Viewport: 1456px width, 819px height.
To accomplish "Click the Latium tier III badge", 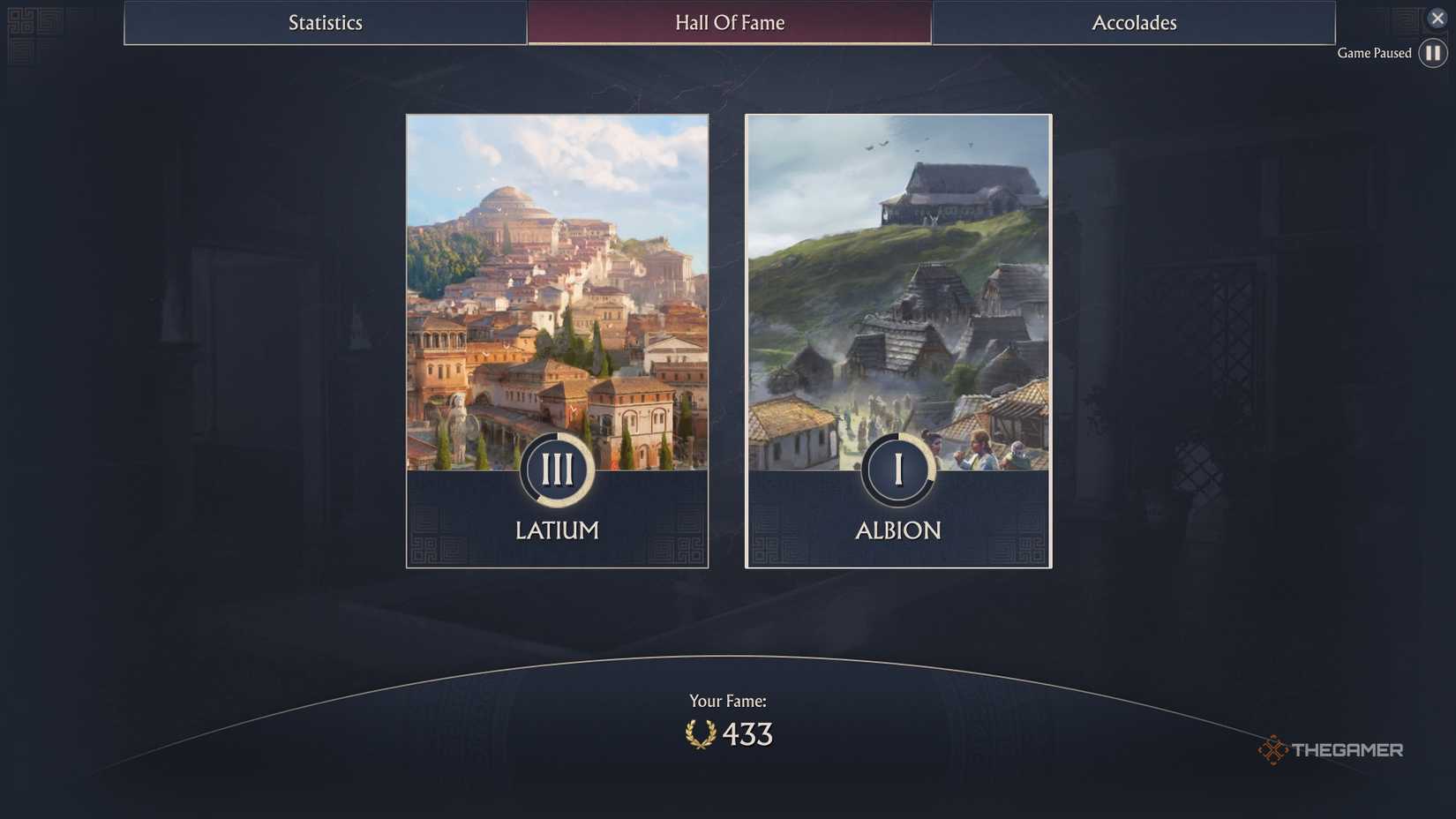I will point(556,470).
